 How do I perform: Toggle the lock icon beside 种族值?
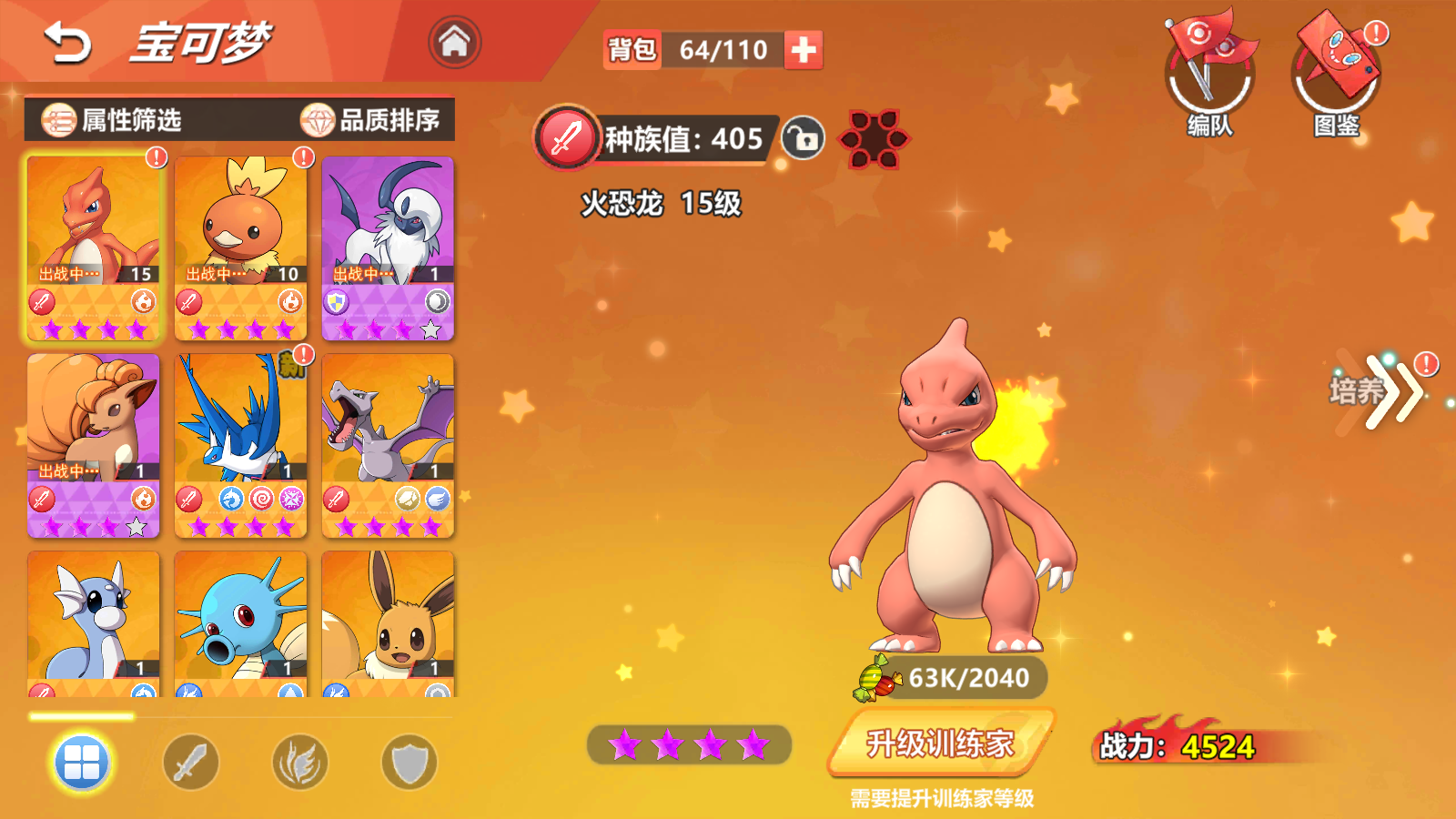[803, 139]
